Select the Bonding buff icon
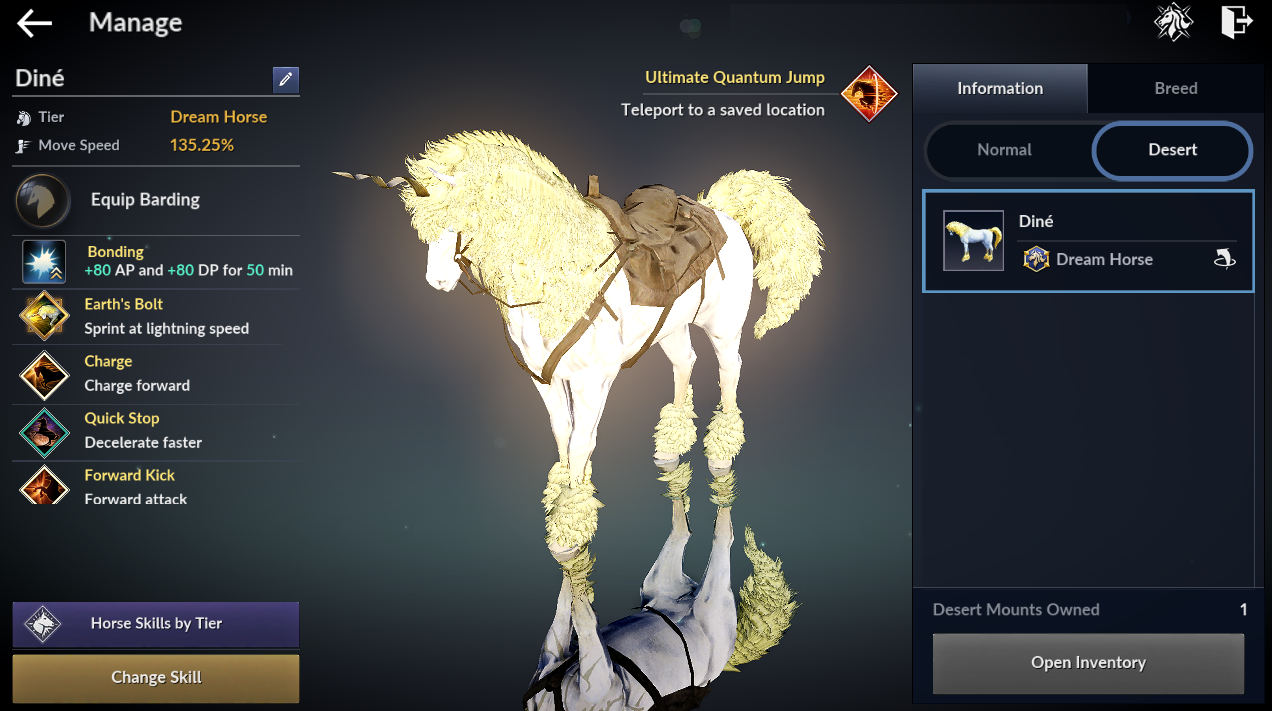1272x711 pixels. pyautogui.click(x=44, y=262)
